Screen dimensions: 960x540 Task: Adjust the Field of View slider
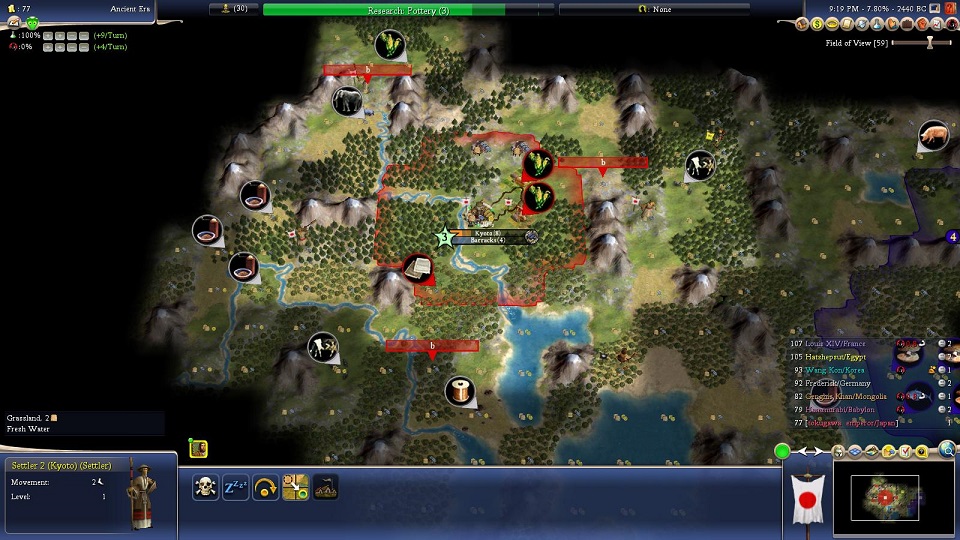point(930,42)
